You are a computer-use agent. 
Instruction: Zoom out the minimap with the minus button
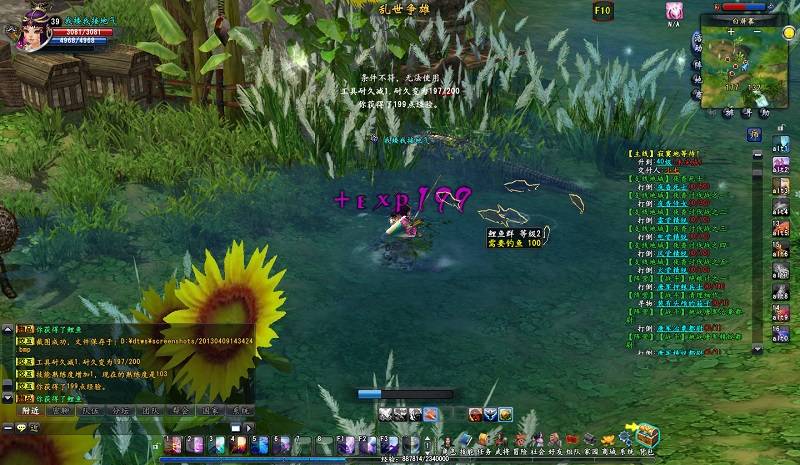(x=759, y=31)
